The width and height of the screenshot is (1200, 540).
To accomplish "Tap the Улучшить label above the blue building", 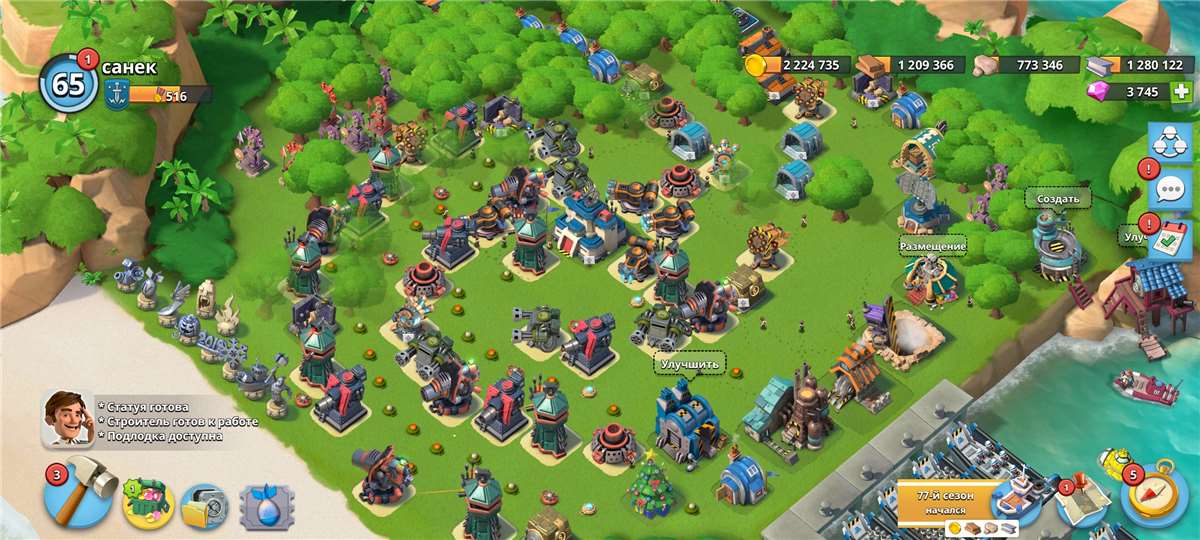I will 690,364.
